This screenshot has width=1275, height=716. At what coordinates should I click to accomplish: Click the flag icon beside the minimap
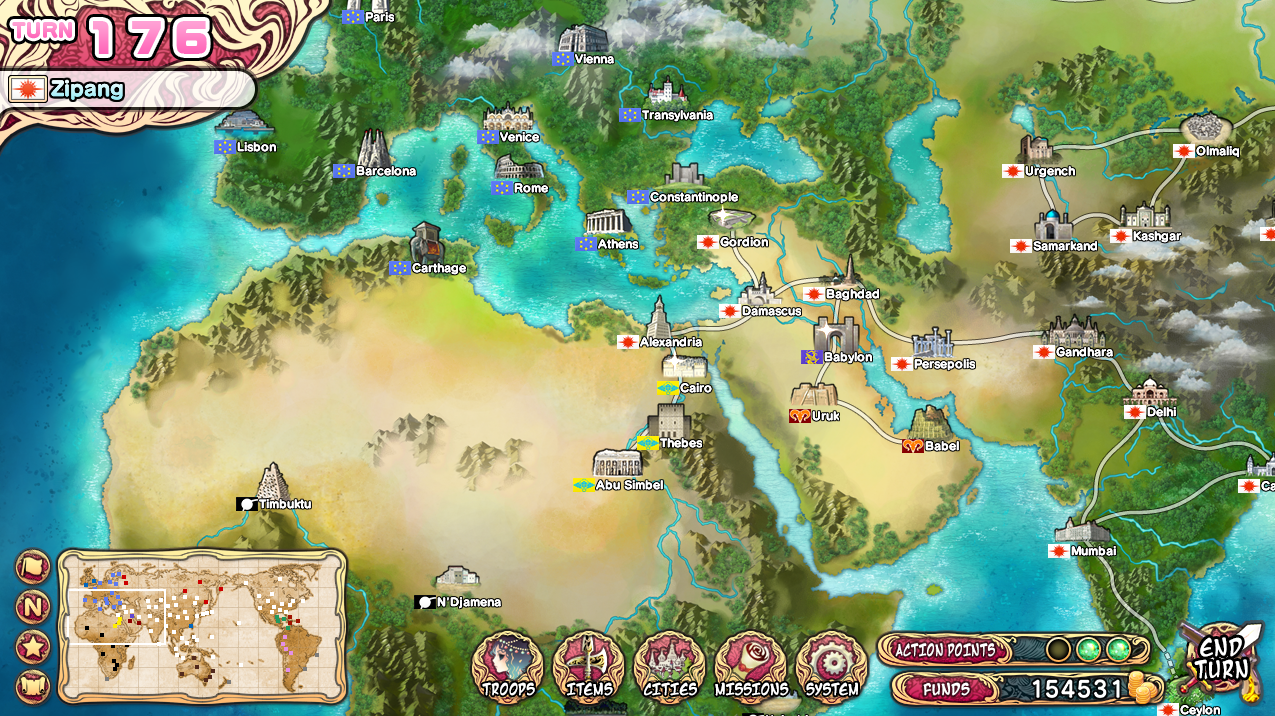coord(33,567)
